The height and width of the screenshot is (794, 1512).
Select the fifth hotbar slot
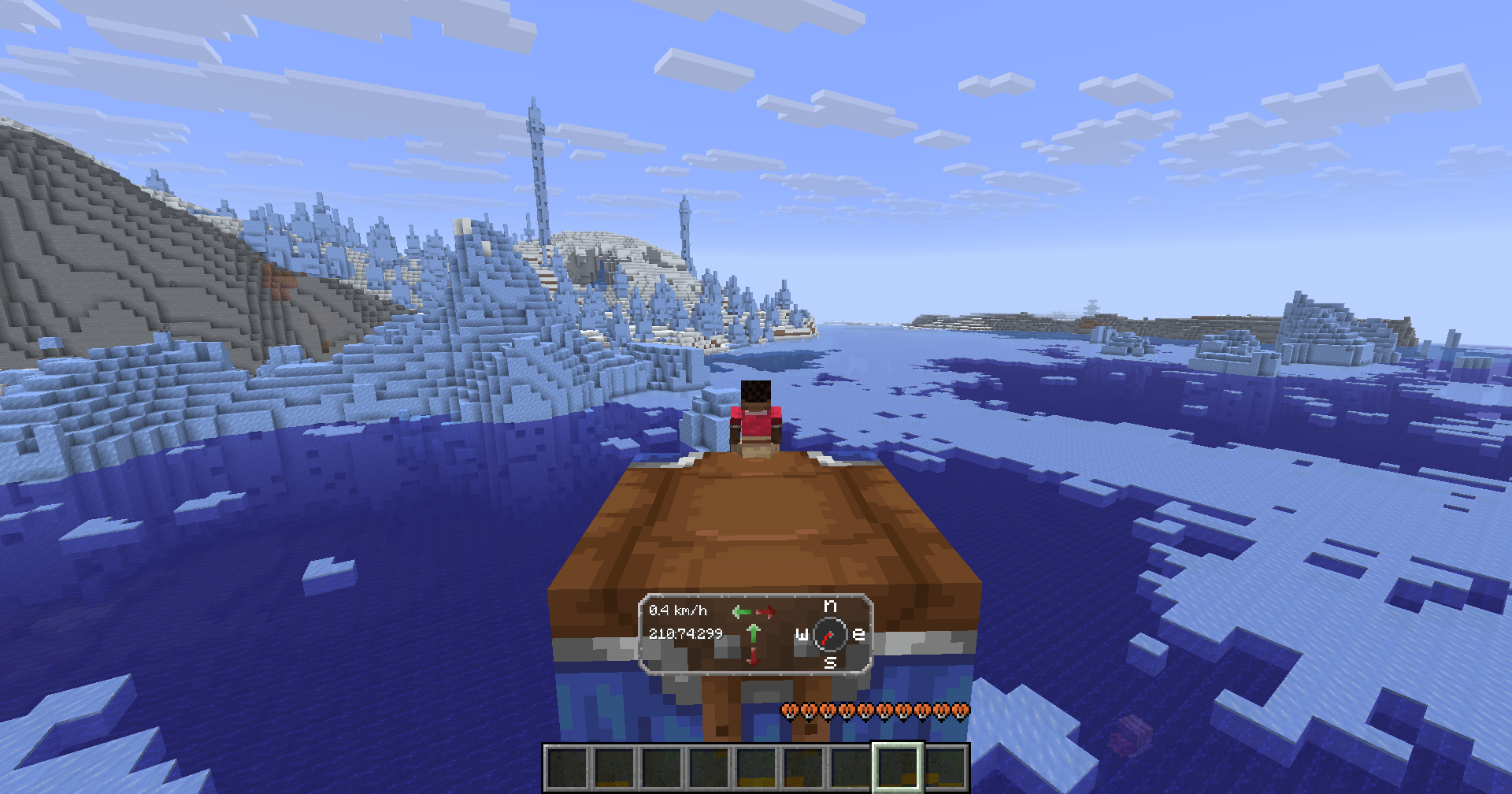point(754,766)
